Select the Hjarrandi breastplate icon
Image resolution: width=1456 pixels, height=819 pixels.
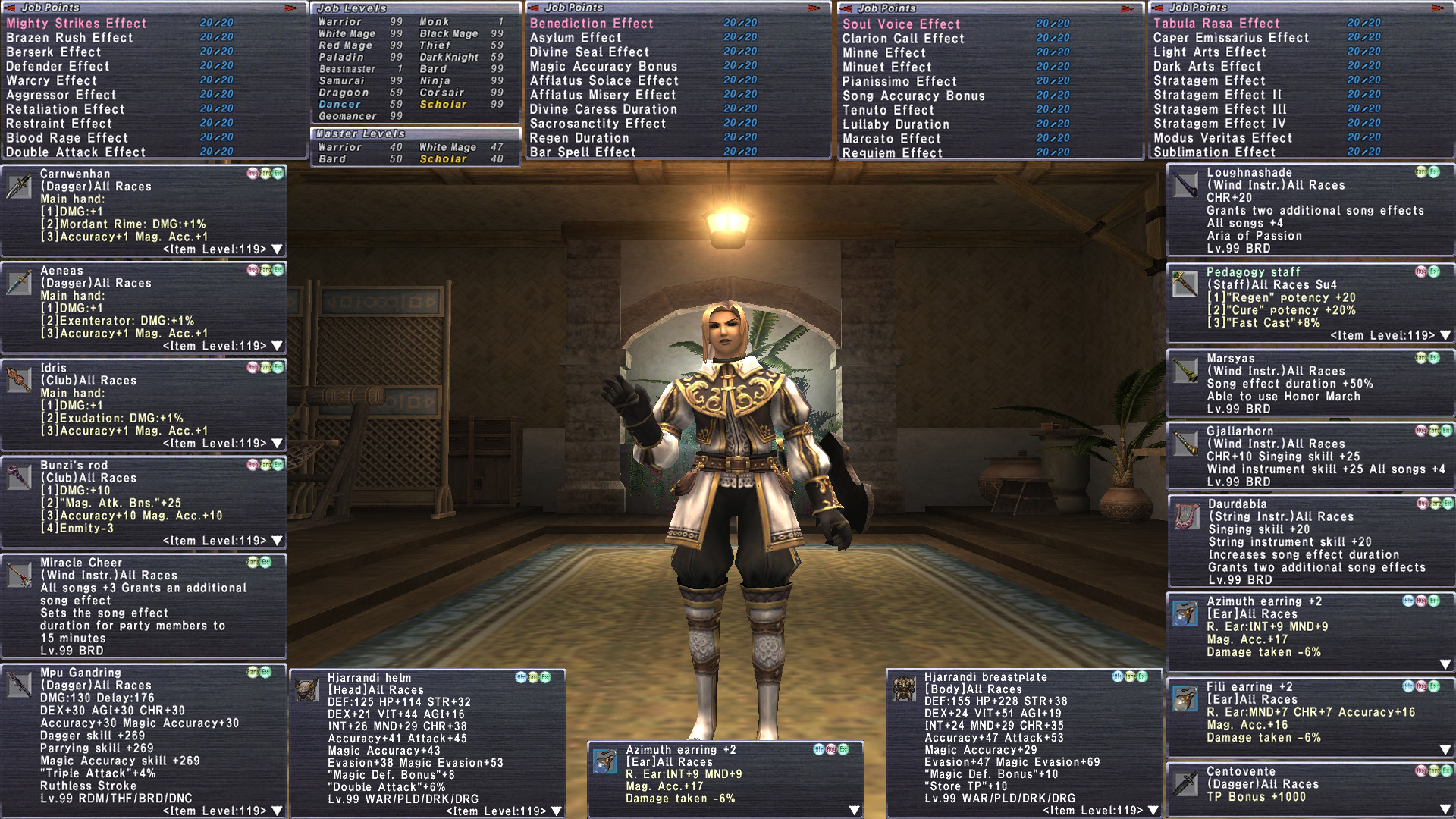pyautogui.click(x=904, y=689)
